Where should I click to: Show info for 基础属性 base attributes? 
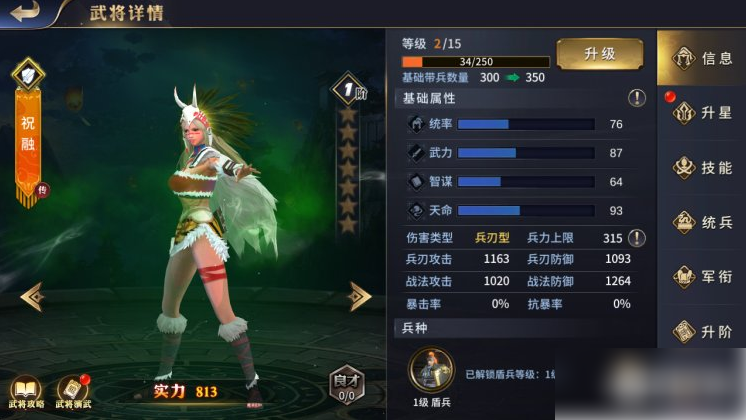click(636, 98)
